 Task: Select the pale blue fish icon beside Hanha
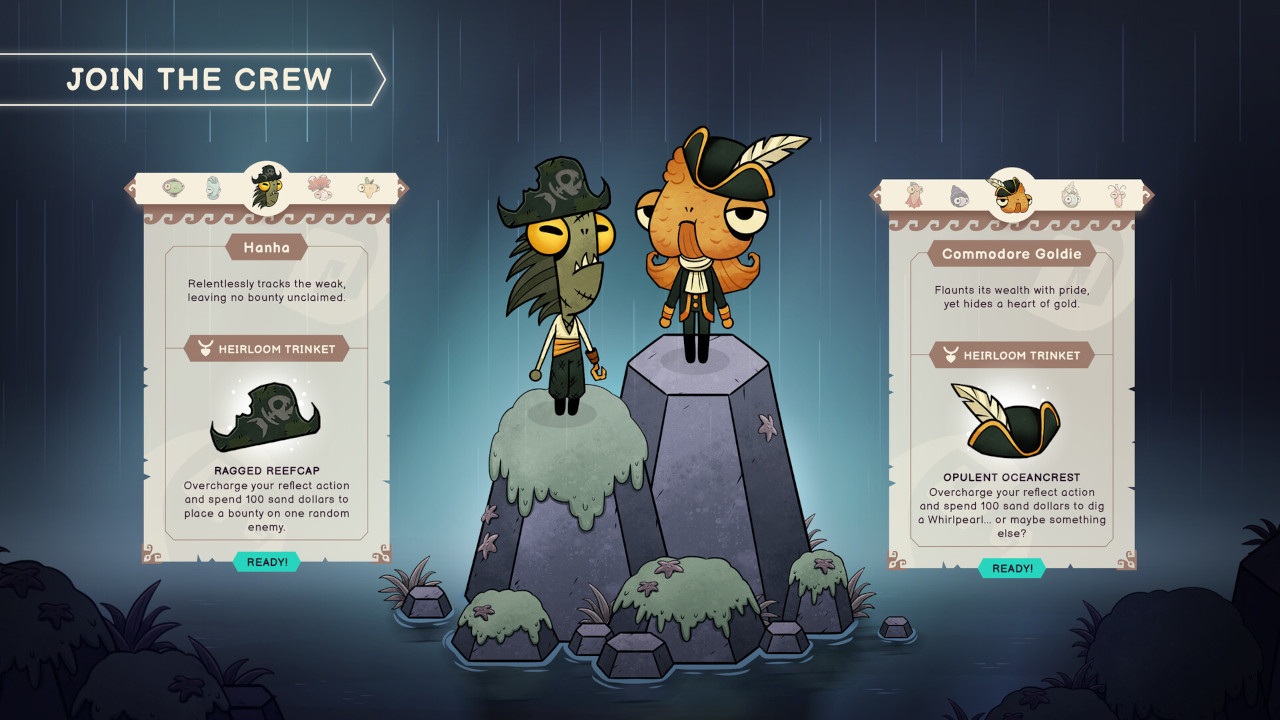point(212,187)
